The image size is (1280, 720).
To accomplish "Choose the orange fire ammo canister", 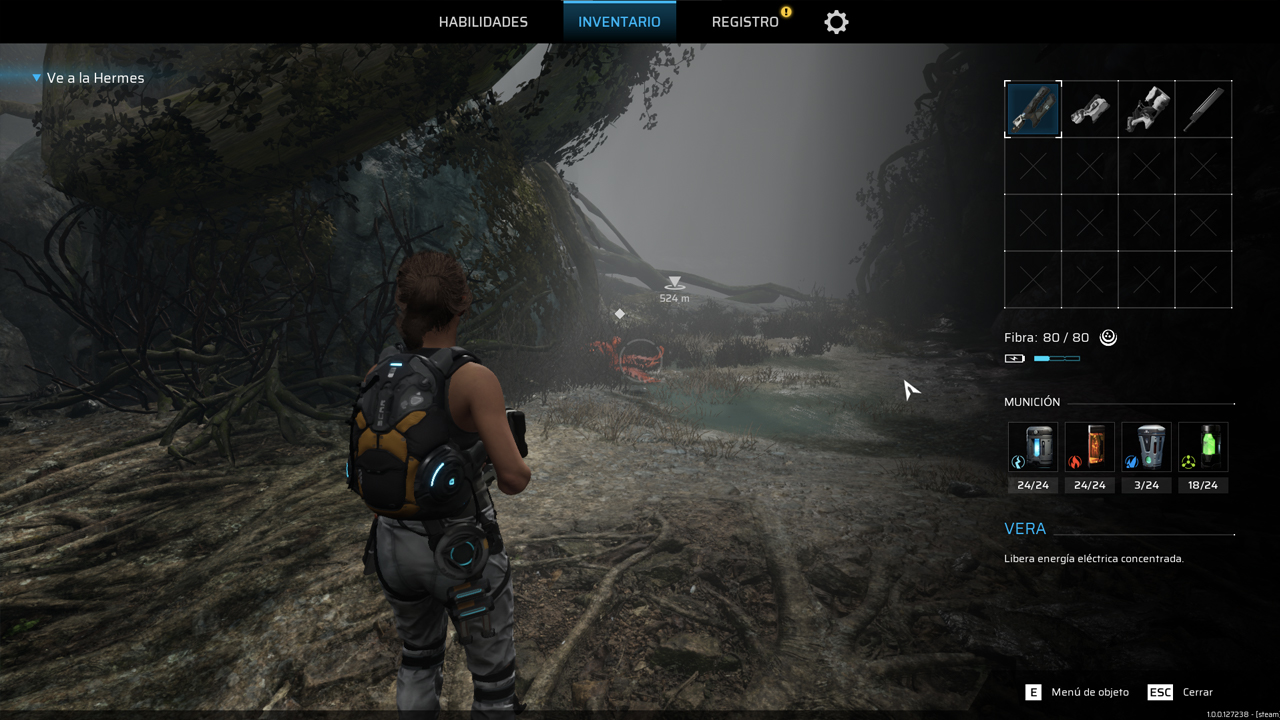I will 1089,447.
